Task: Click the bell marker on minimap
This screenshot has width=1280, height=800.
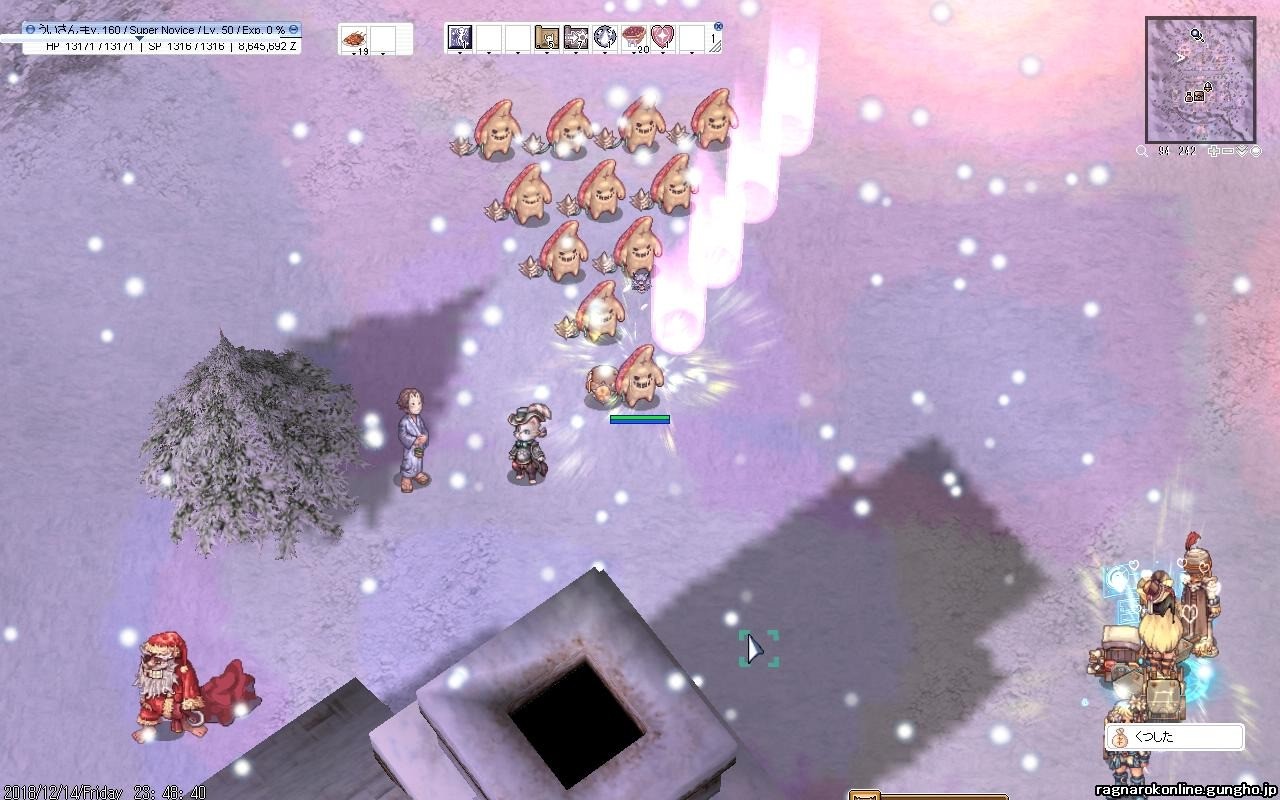Action: pyautogui.click(x=1207, y=88)
